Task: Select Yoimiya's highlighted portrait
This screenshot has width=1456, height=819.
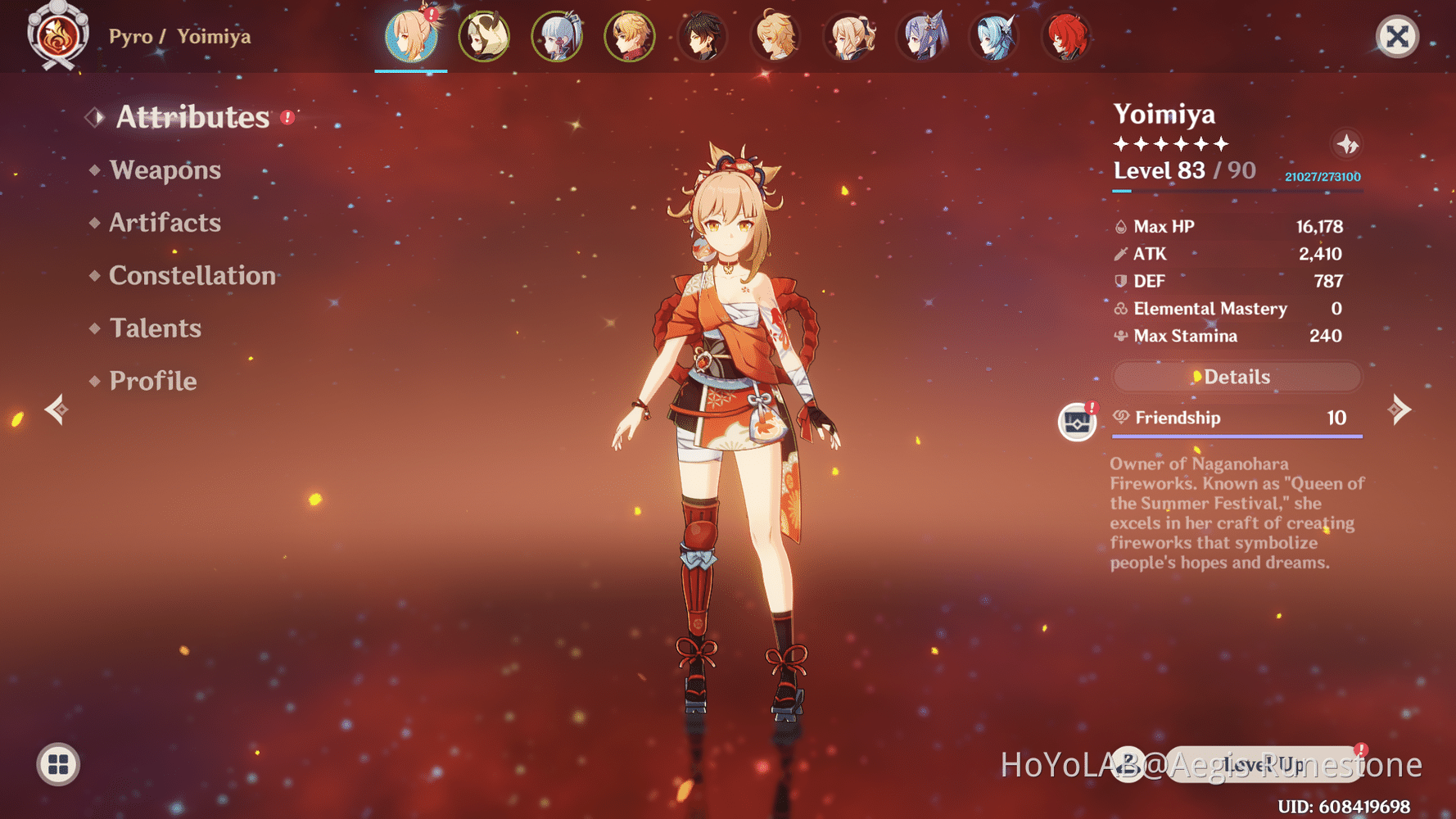Action: pyautogui.click(x=411, y=37)
